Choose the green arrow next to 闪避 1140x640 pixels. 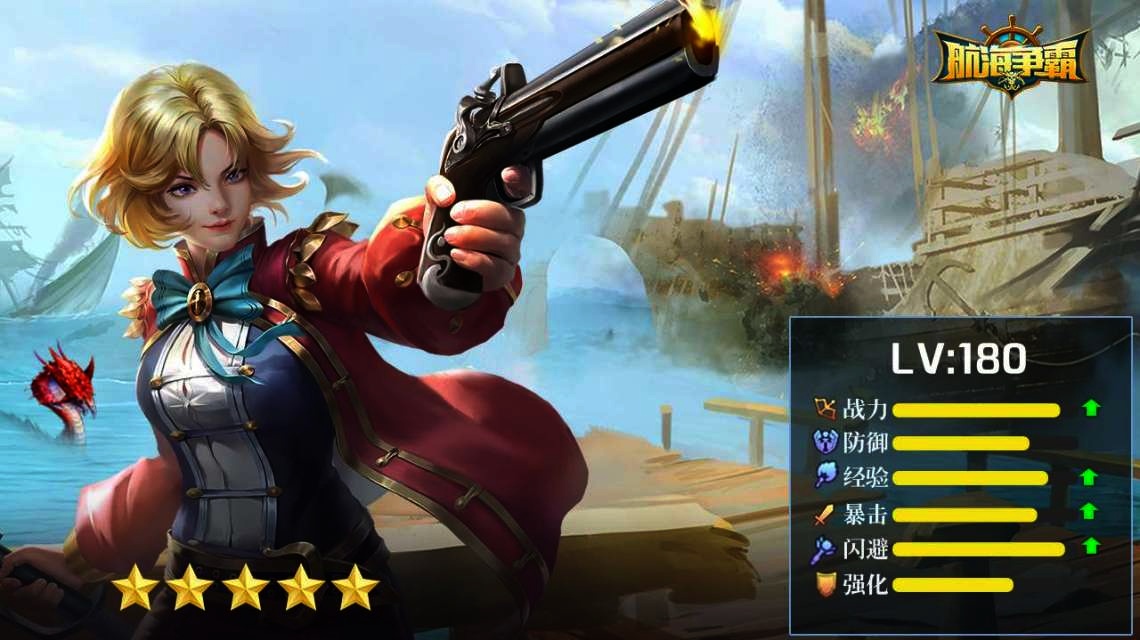pos(1090,546)
